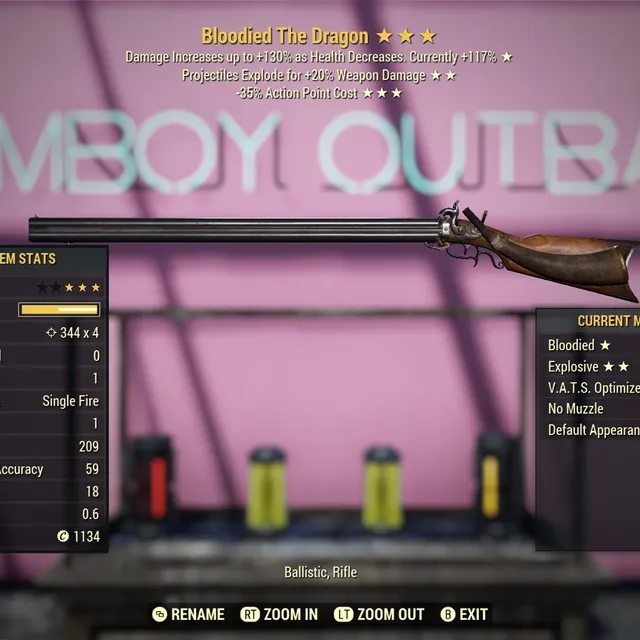This screenshot has height=640, width=640.
Task: Activate the Zoom Out option
Action: [379, 614]
